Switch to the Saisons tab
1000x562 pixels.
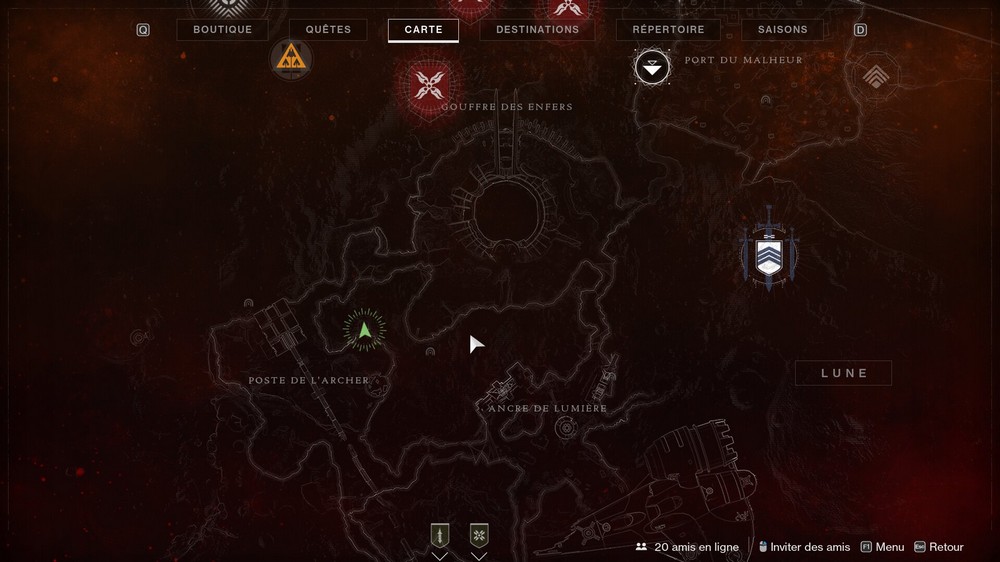782,30
